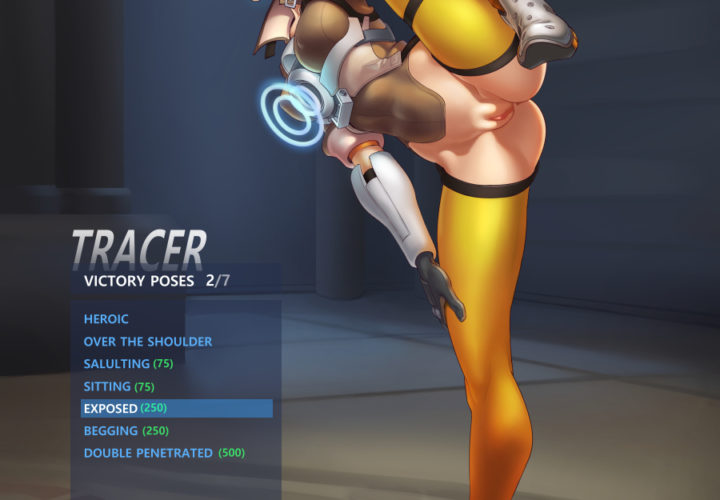This screenshot has width=720, height=500.
Task: Select the 500-credit pose at list bottom
Action: (x=163, y=453)
